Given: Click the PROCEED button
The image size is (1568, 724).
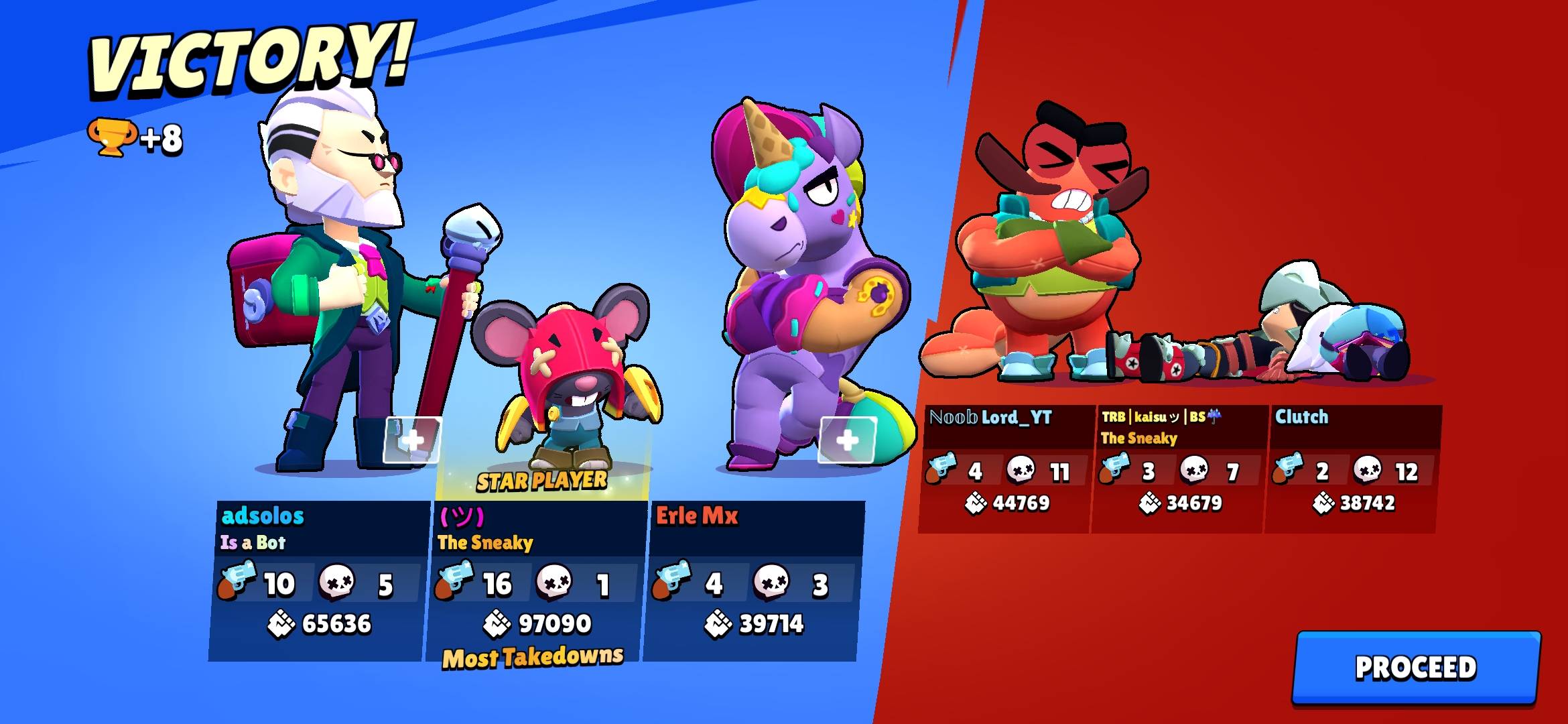Looking at the screenshot, I should pos(1415,667).
